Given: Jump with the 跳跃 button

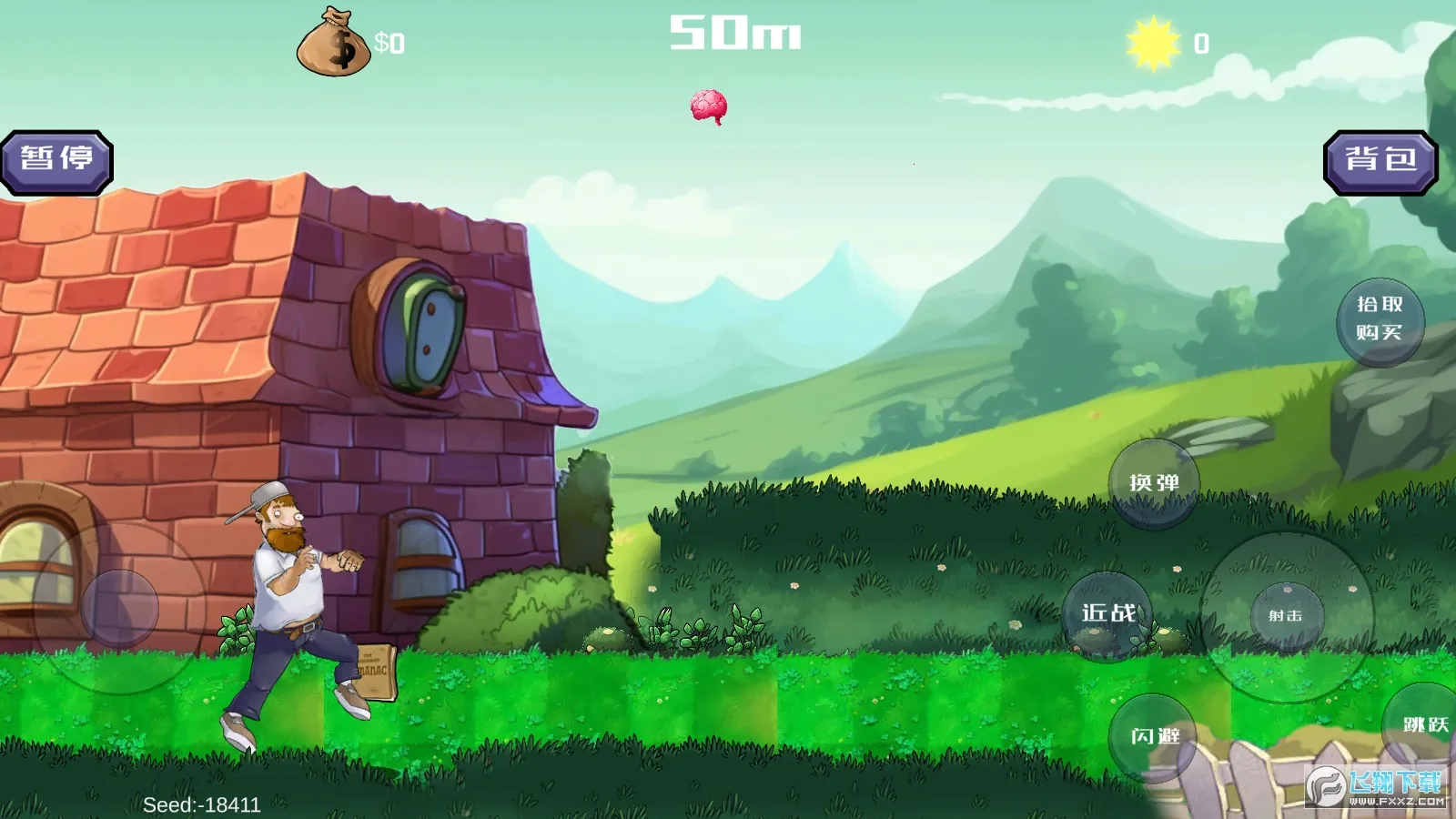Looking at the screenshot, I should (x=1423, y=725).
